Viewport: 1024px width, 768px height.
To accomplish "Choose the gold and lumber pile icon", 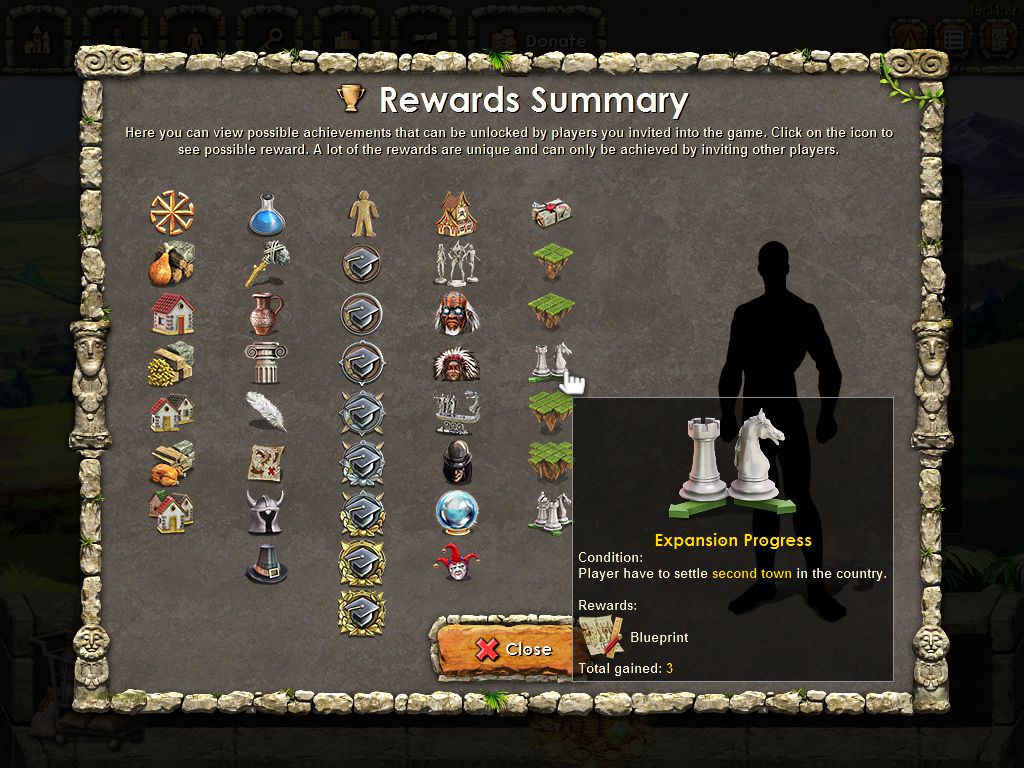I will [172, 363].
